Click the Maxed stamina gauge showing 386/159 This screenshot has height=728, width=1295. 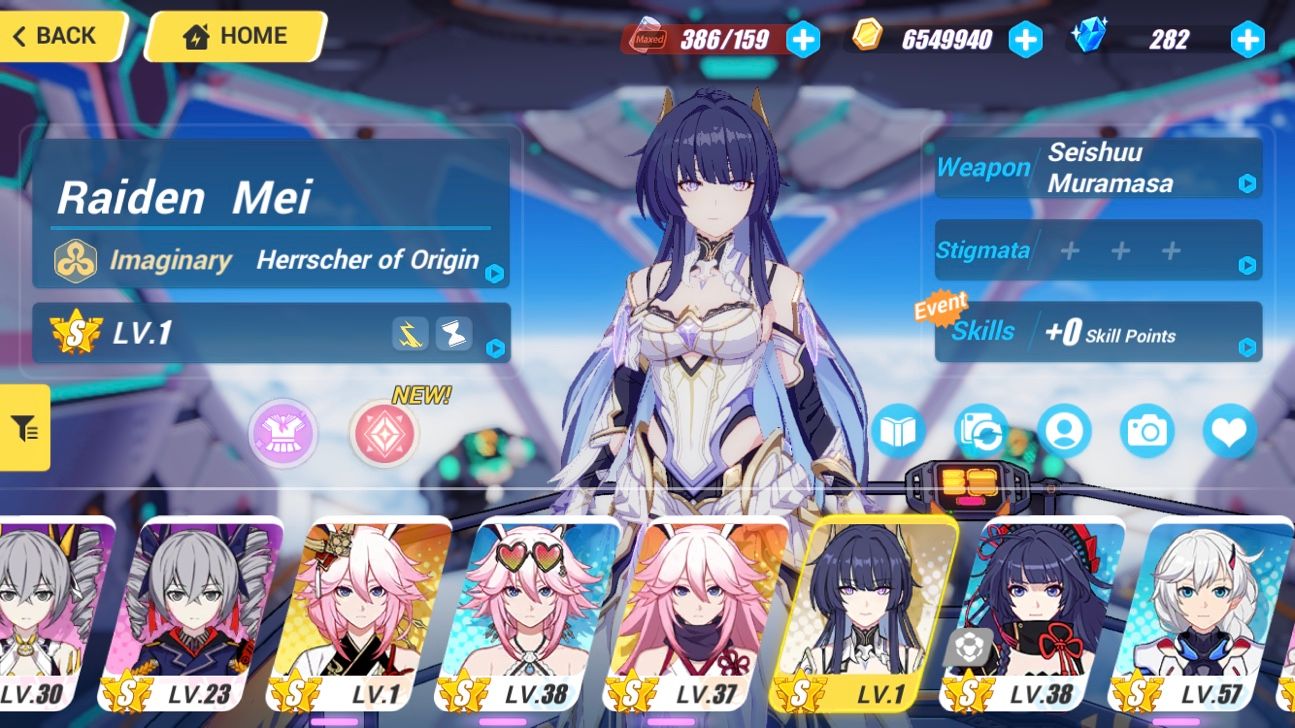(723, 40)
